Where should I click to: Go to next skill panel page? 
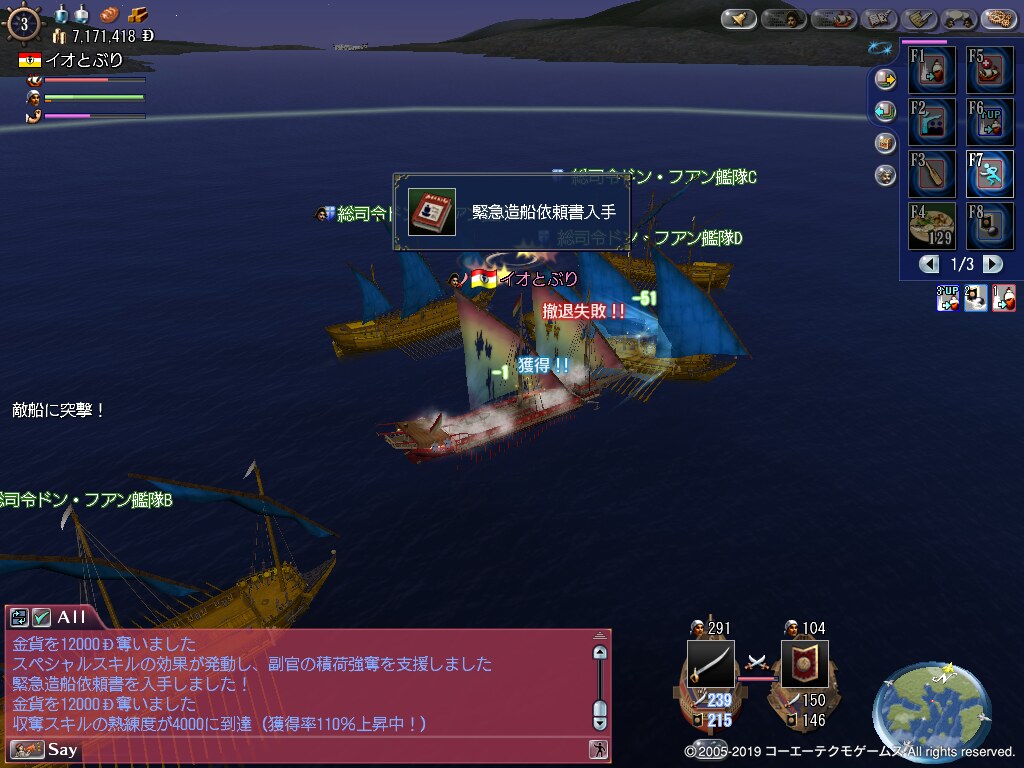(992, 264)
